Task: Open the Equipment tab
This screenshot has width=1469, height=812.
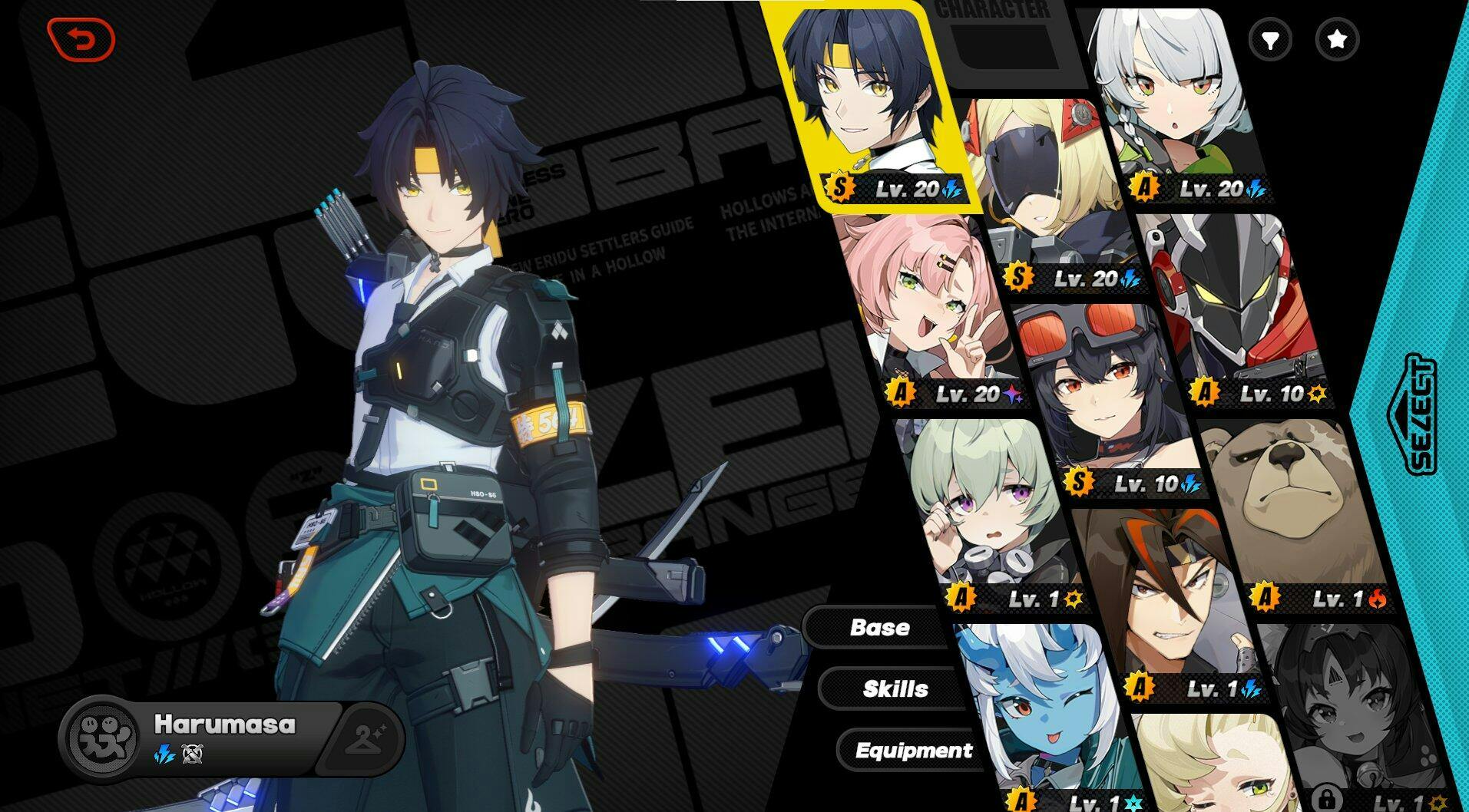Action: (x=913, y=750)
